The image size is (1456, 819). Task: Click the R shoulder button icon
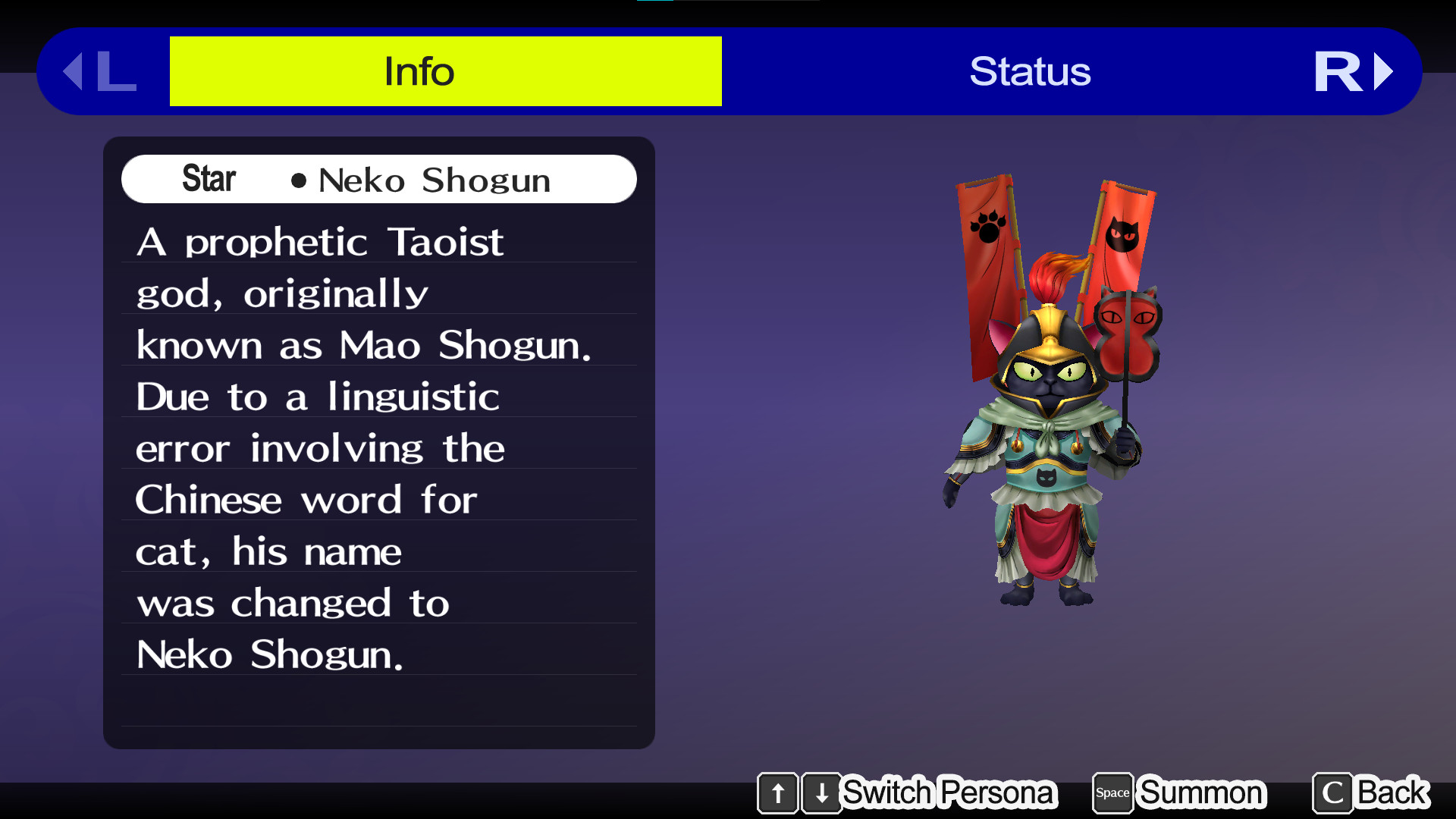[x=1339, y=71]
